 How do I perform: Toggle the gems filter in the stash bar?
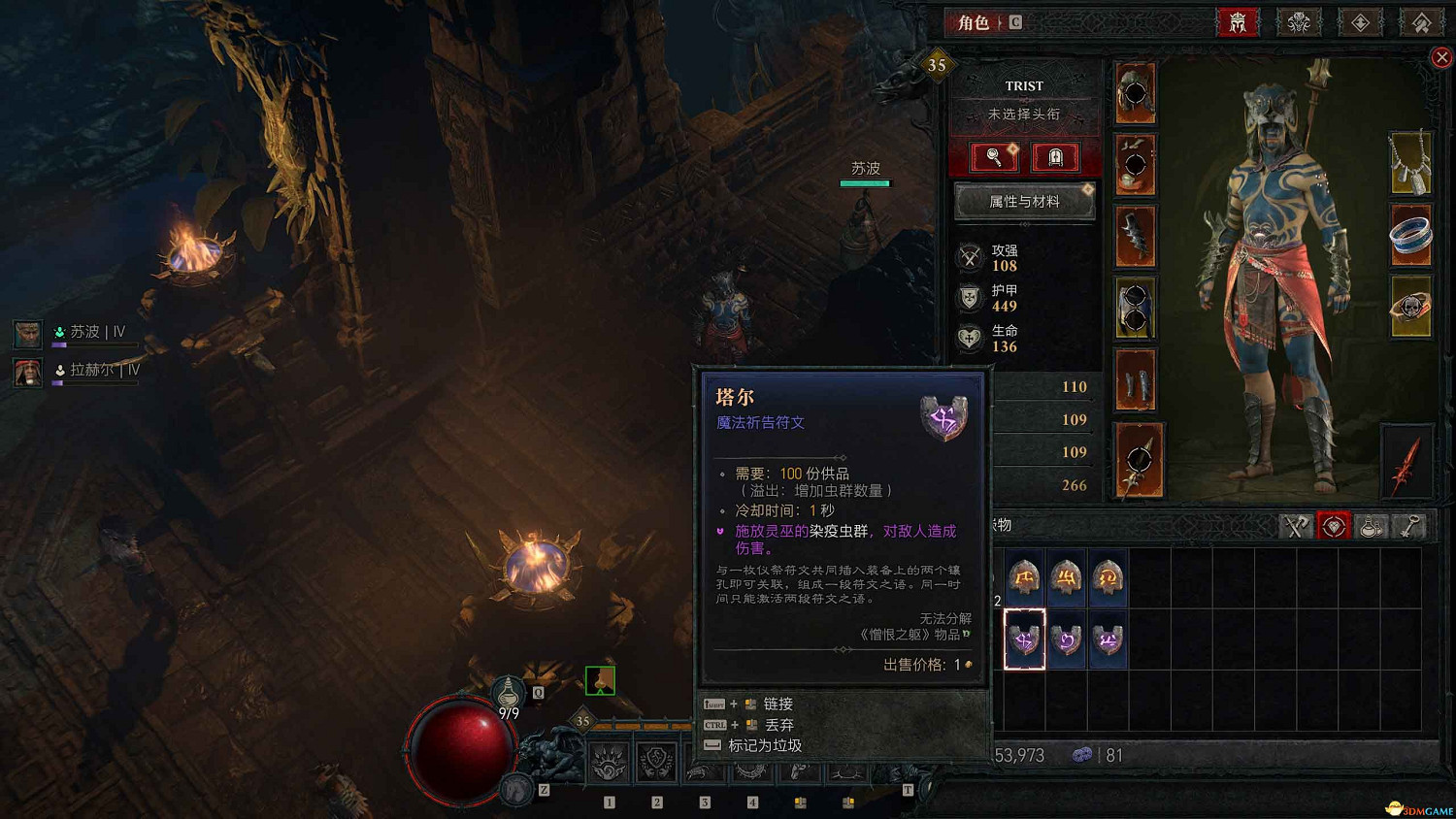click(1335, 526)
